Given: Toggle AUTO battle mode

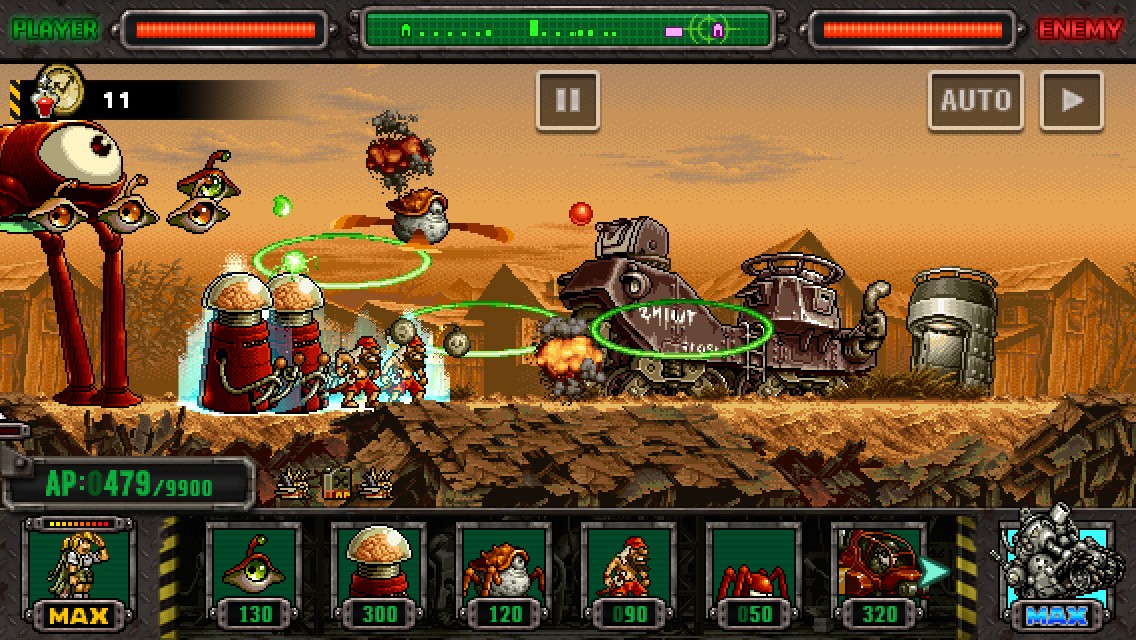Looking at the screenshot, I should pos(975,100).
